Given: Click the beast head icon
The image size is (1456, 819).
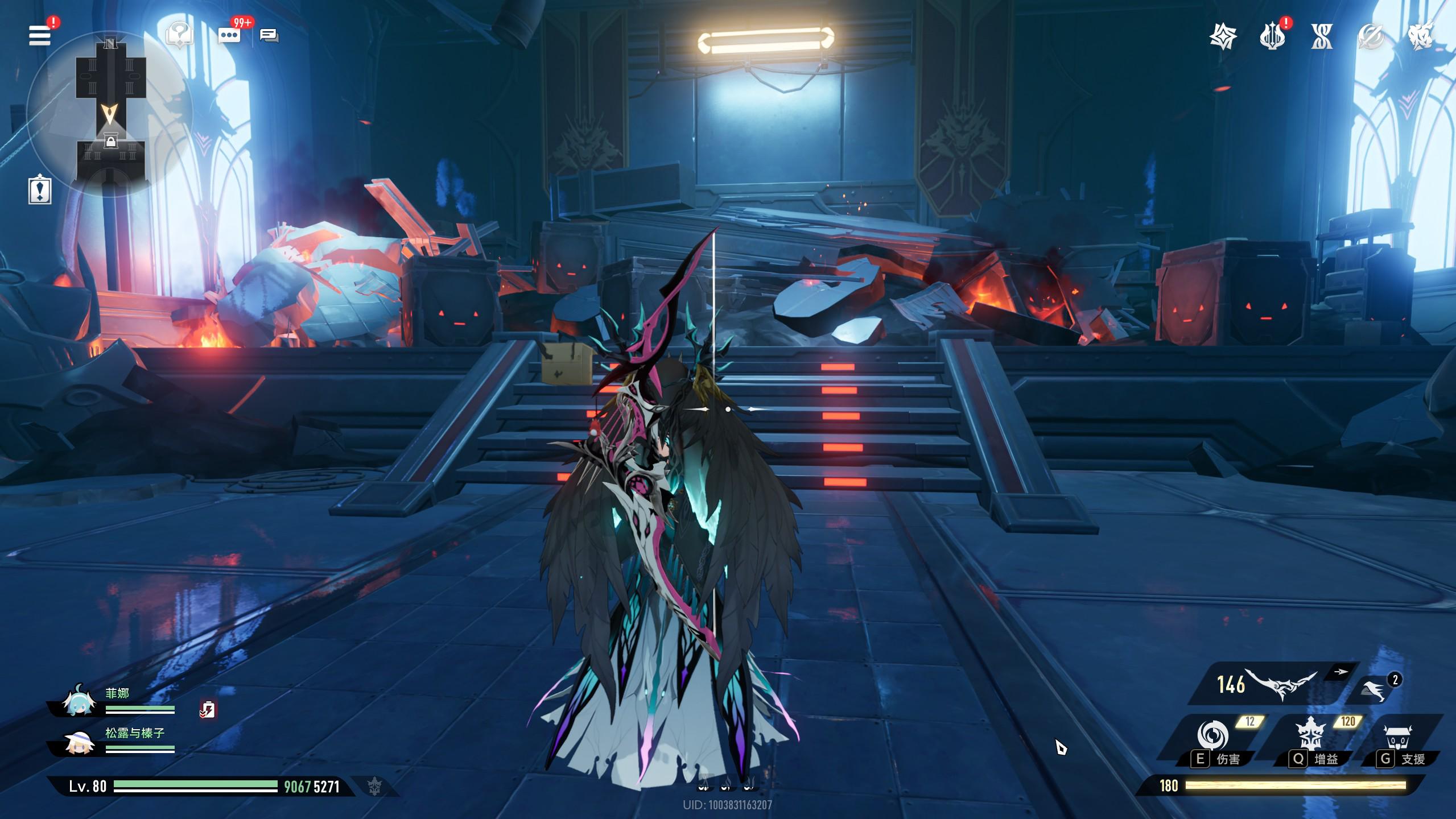Looking at the screenshot, I should tap(1420, 36).
